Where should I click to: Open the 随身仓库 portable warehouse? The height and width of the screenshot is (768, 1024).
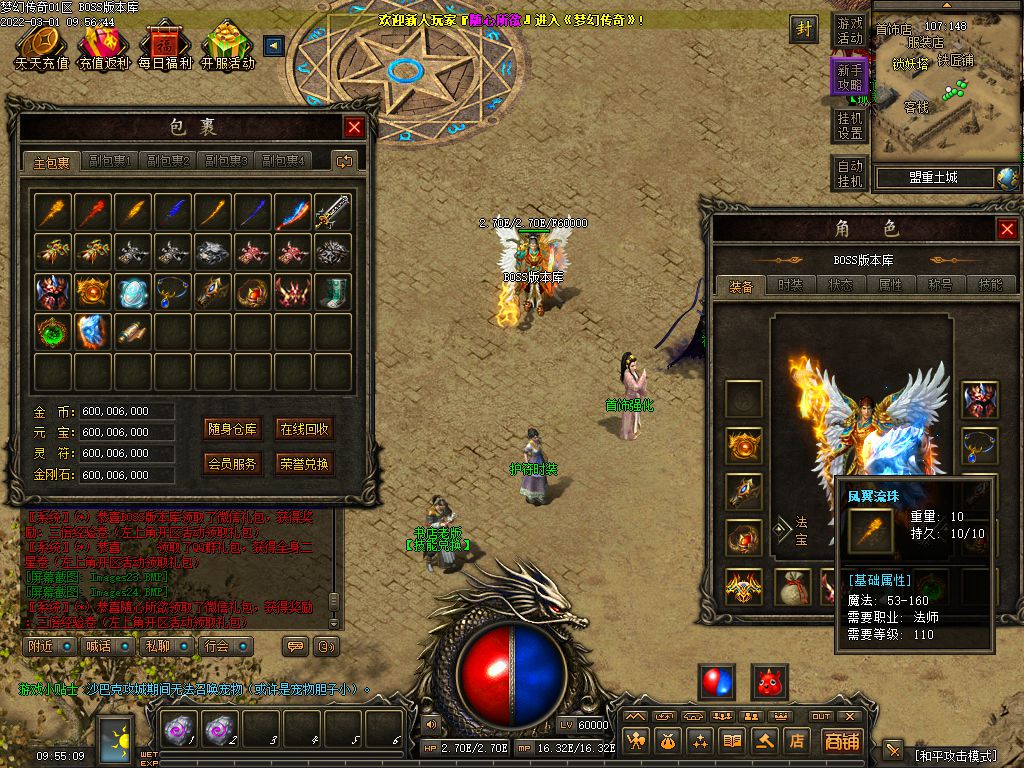point(233,429)
